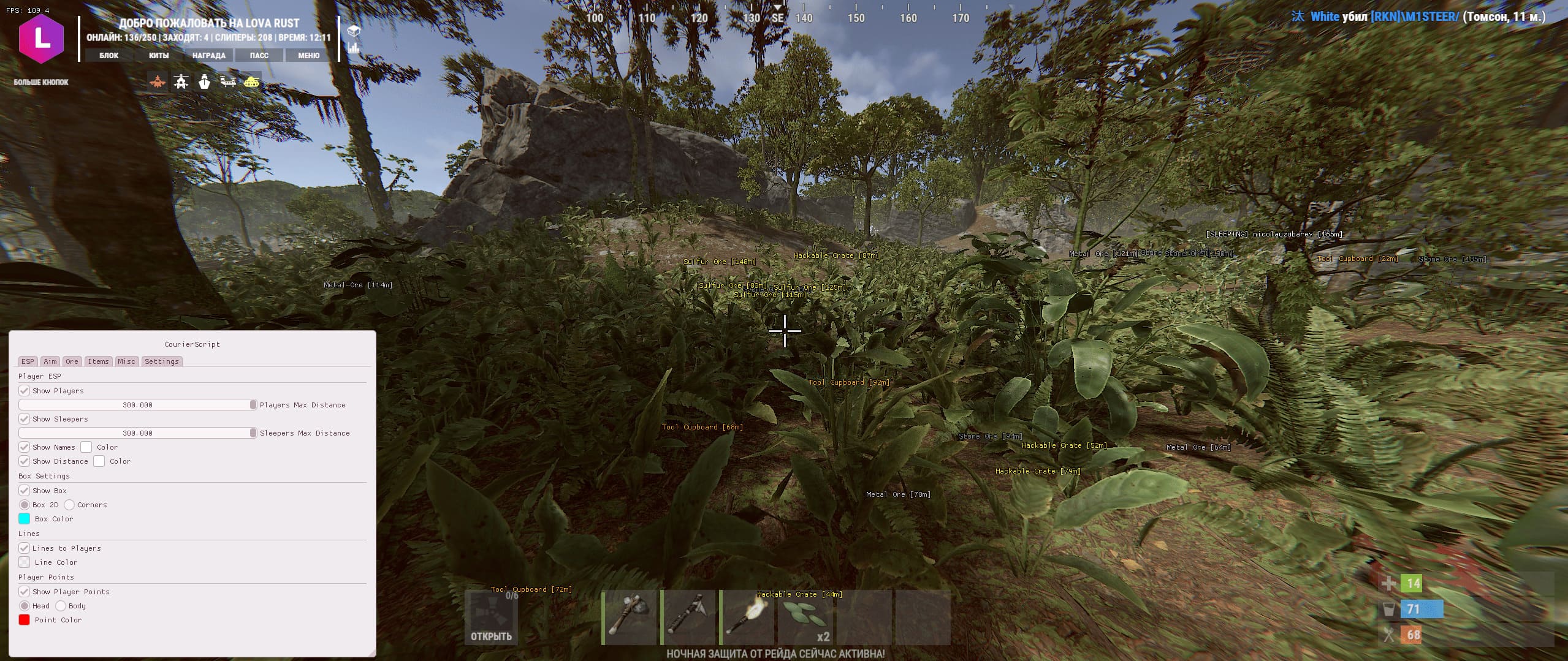Equip the burning torch hotbar slot
This screenshot has height=661, width=1568.
[748, 618]
